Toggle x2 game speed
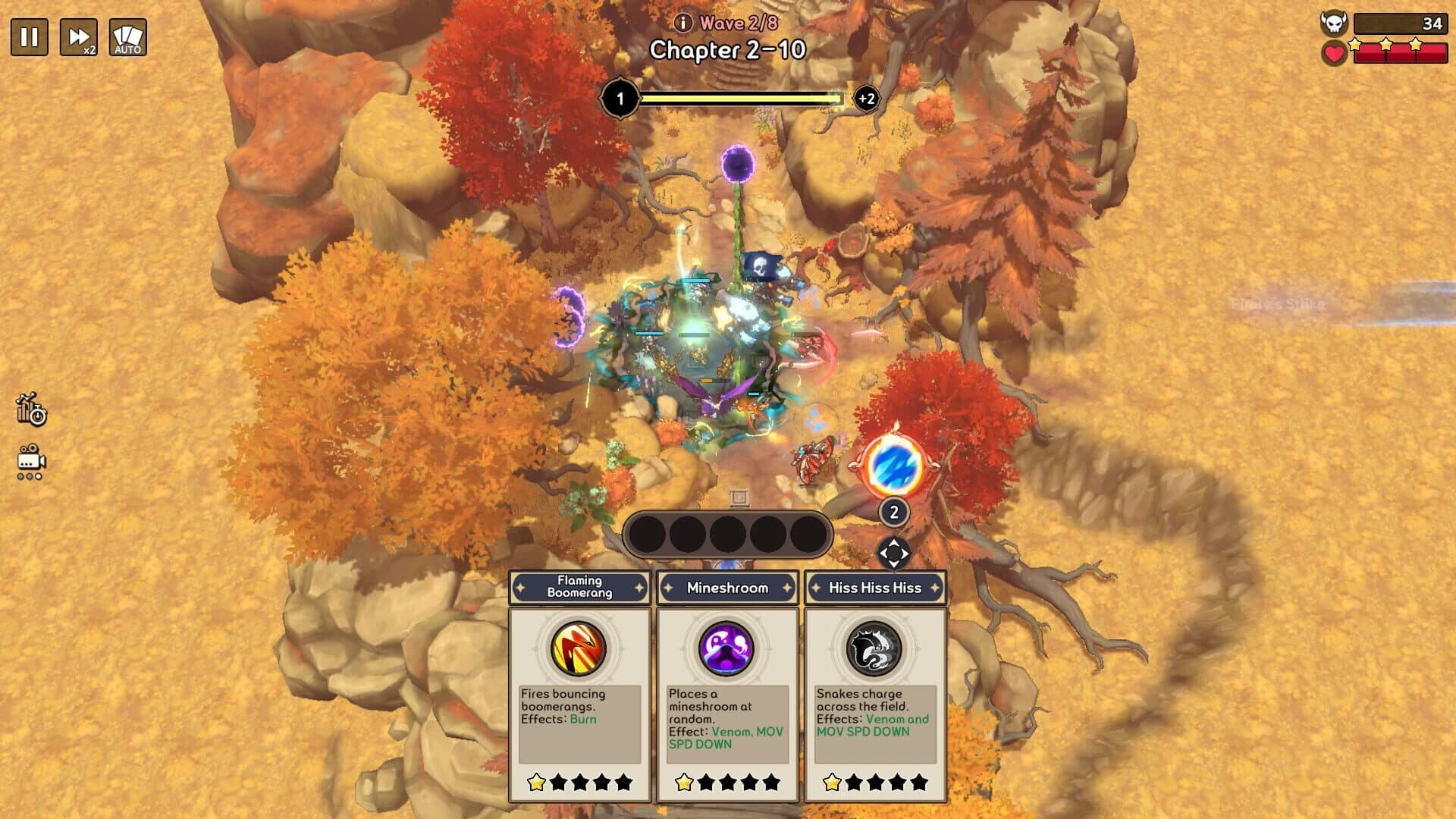This screenshot has width=1456, height=819. [78, 35]
